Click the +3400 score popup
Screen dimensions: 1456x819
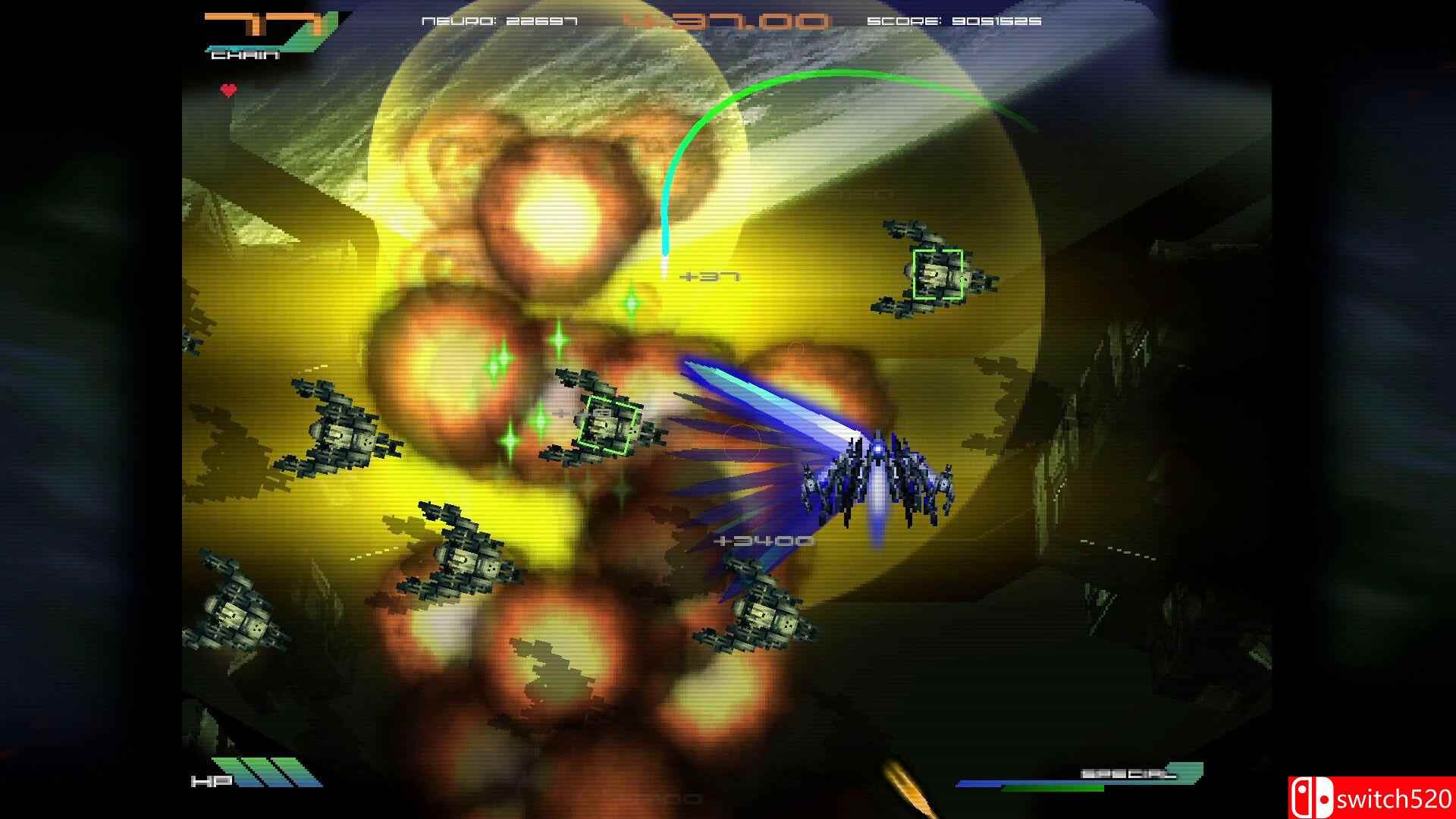[x=762, y=541]
